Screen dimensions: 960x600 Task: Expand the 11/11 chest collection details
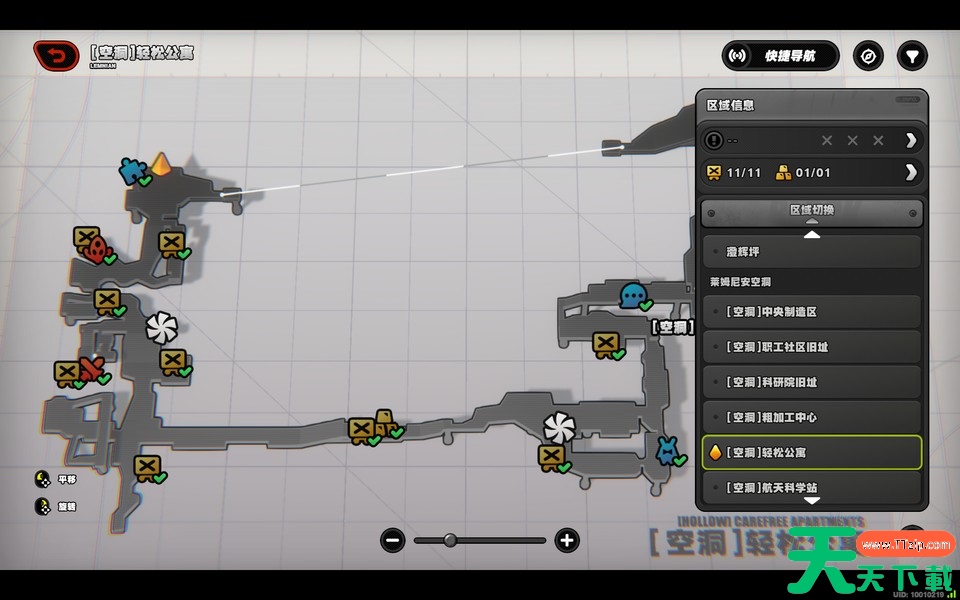[910, 172]
